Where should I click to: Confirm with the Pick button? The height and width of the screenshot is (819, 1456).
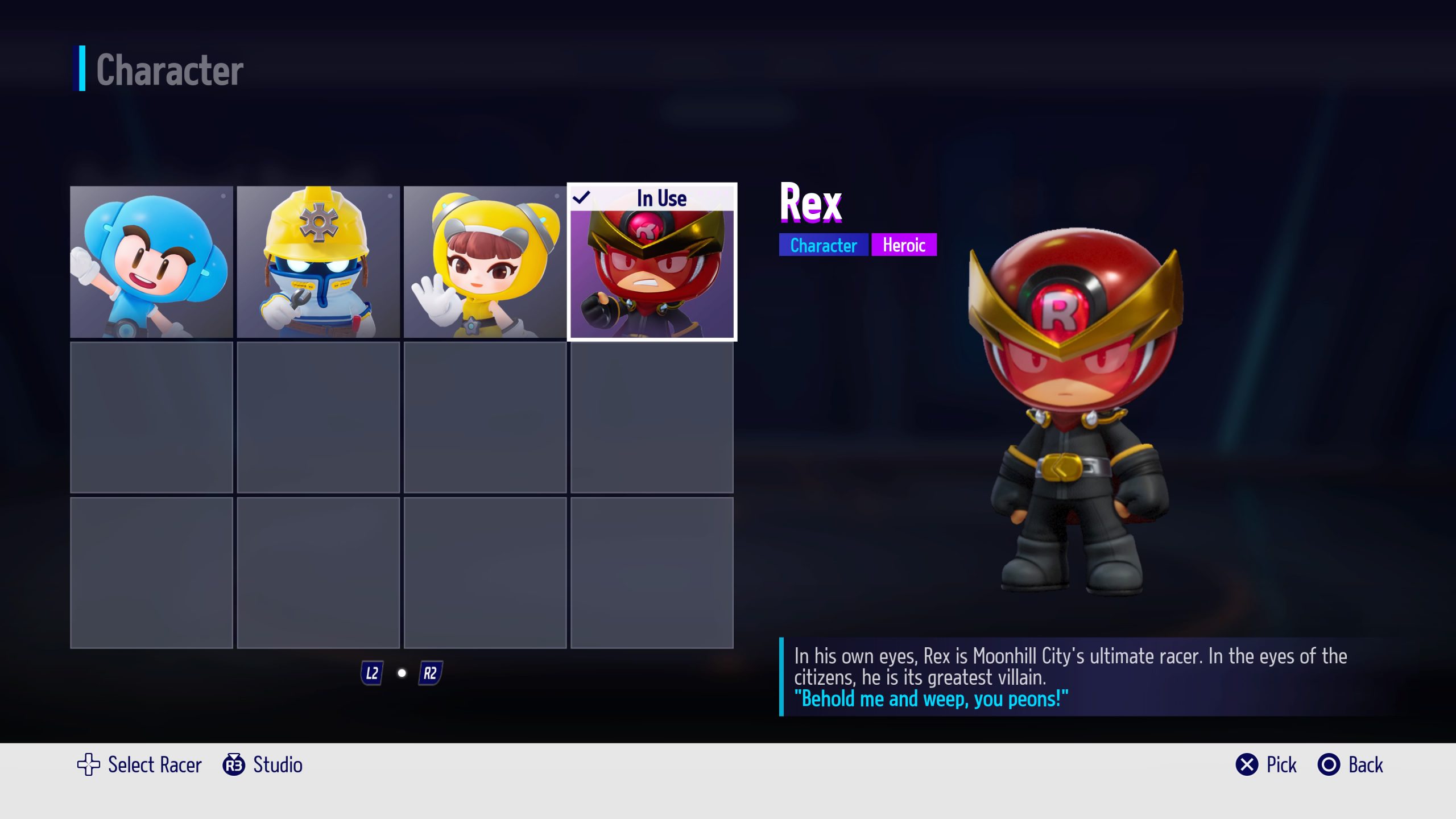point(1266,765)
